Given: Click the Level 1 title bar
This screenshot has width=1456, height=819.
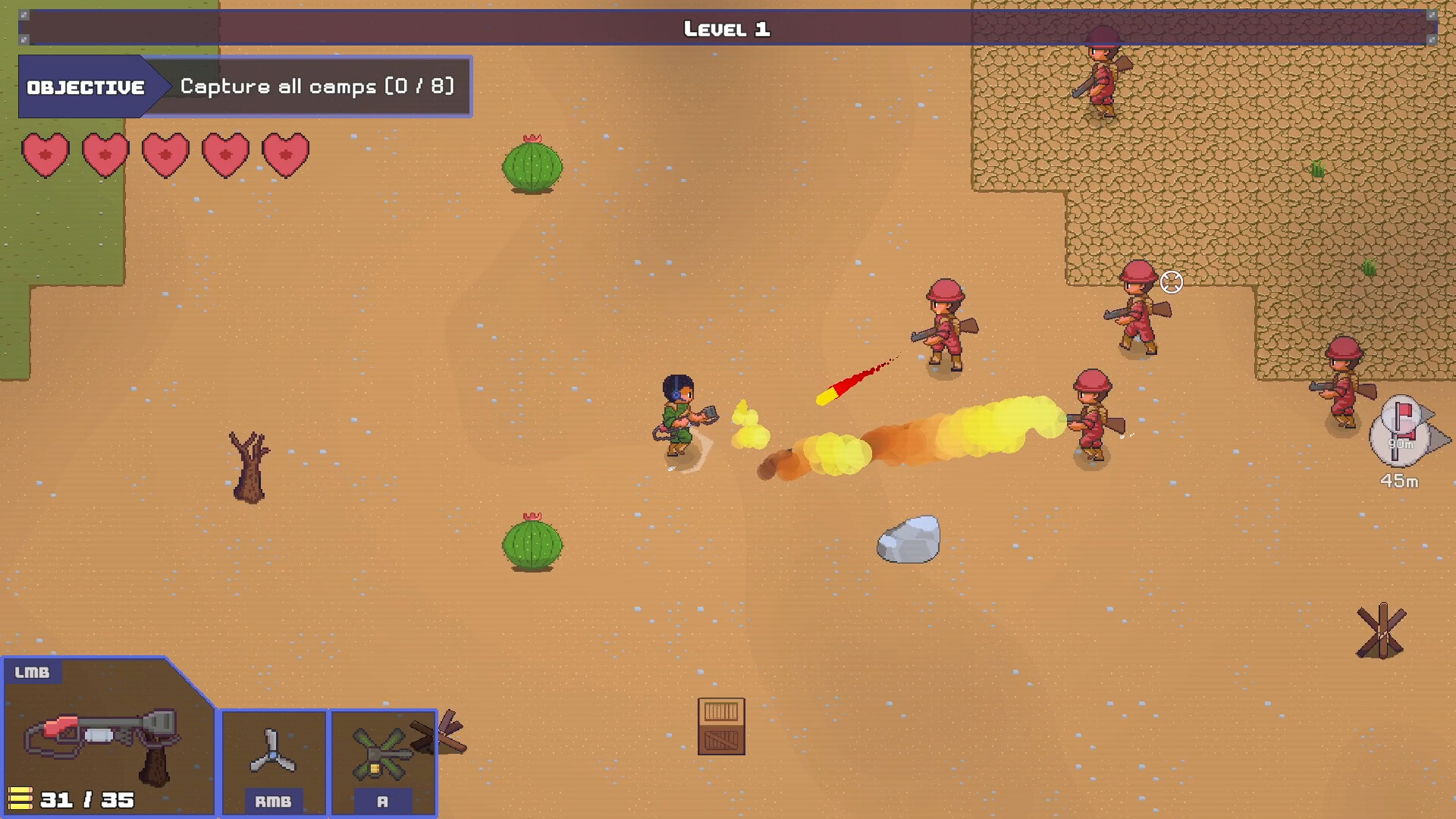Looking at the screenshot, I should tap(726, 30).
